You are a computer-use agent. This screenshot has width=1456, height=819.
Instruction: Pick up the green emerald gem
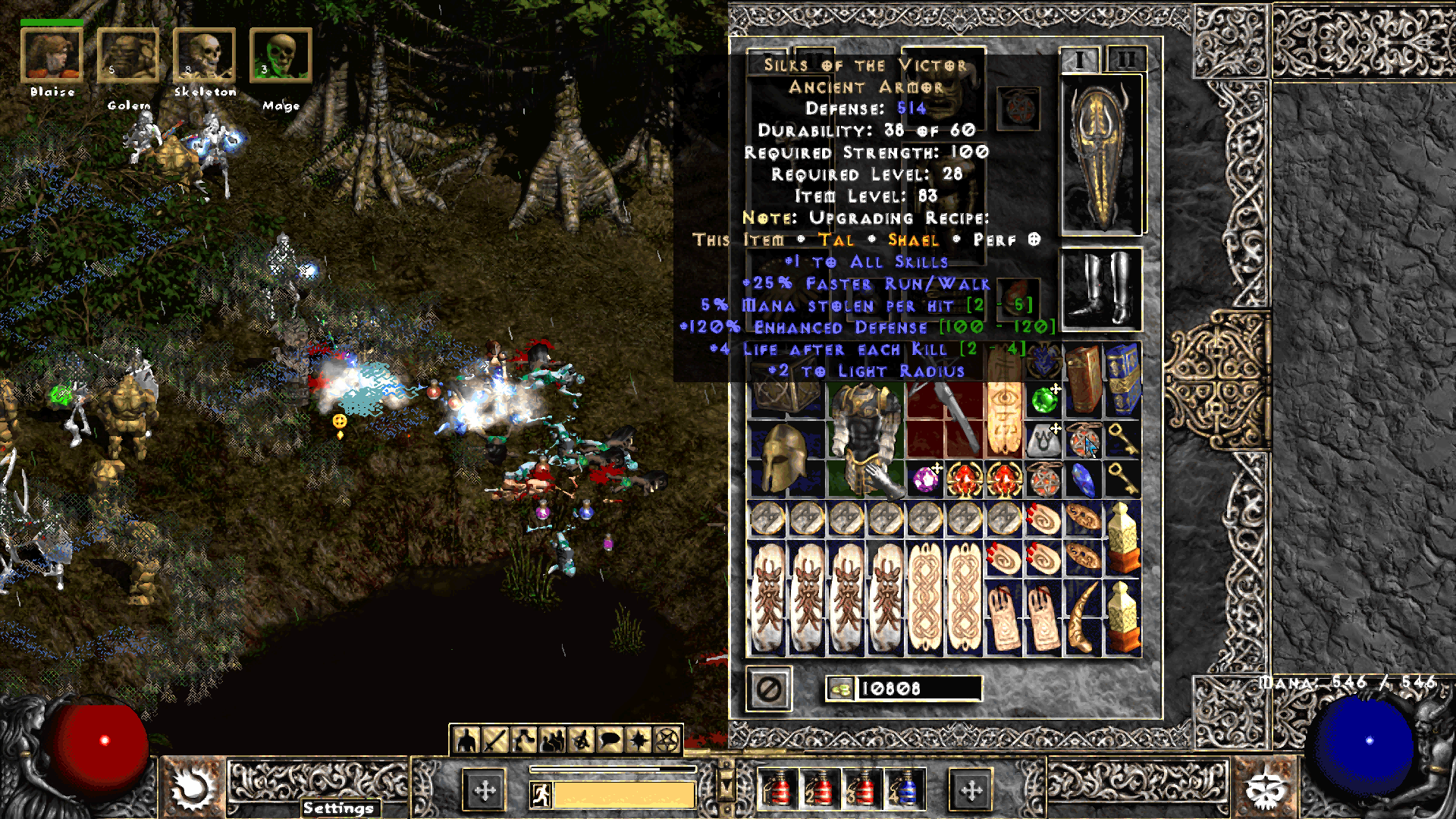(1045, 400)
